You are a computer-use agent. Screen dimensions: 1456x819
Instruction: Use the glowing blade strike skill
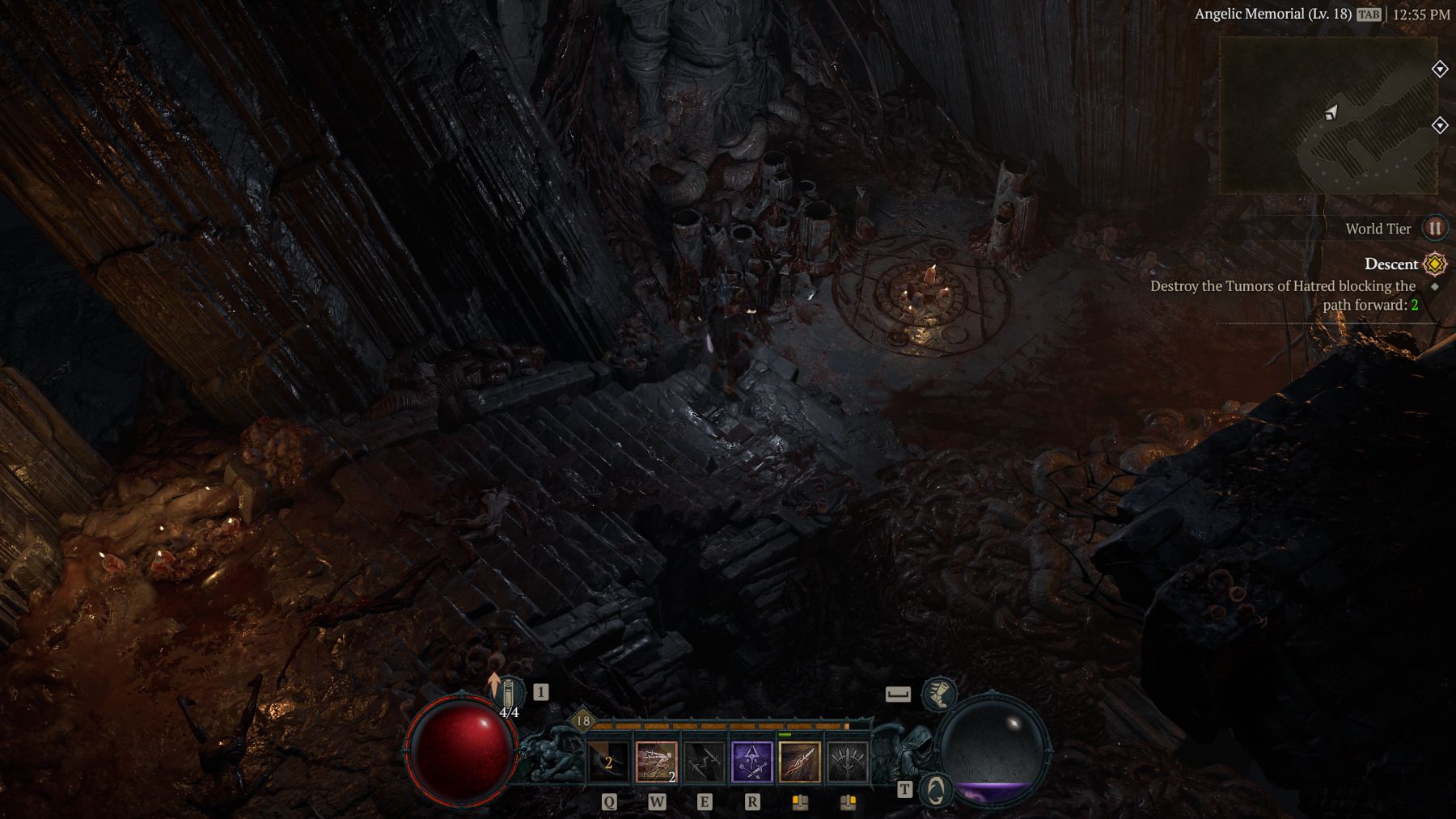tap(800, 762)
